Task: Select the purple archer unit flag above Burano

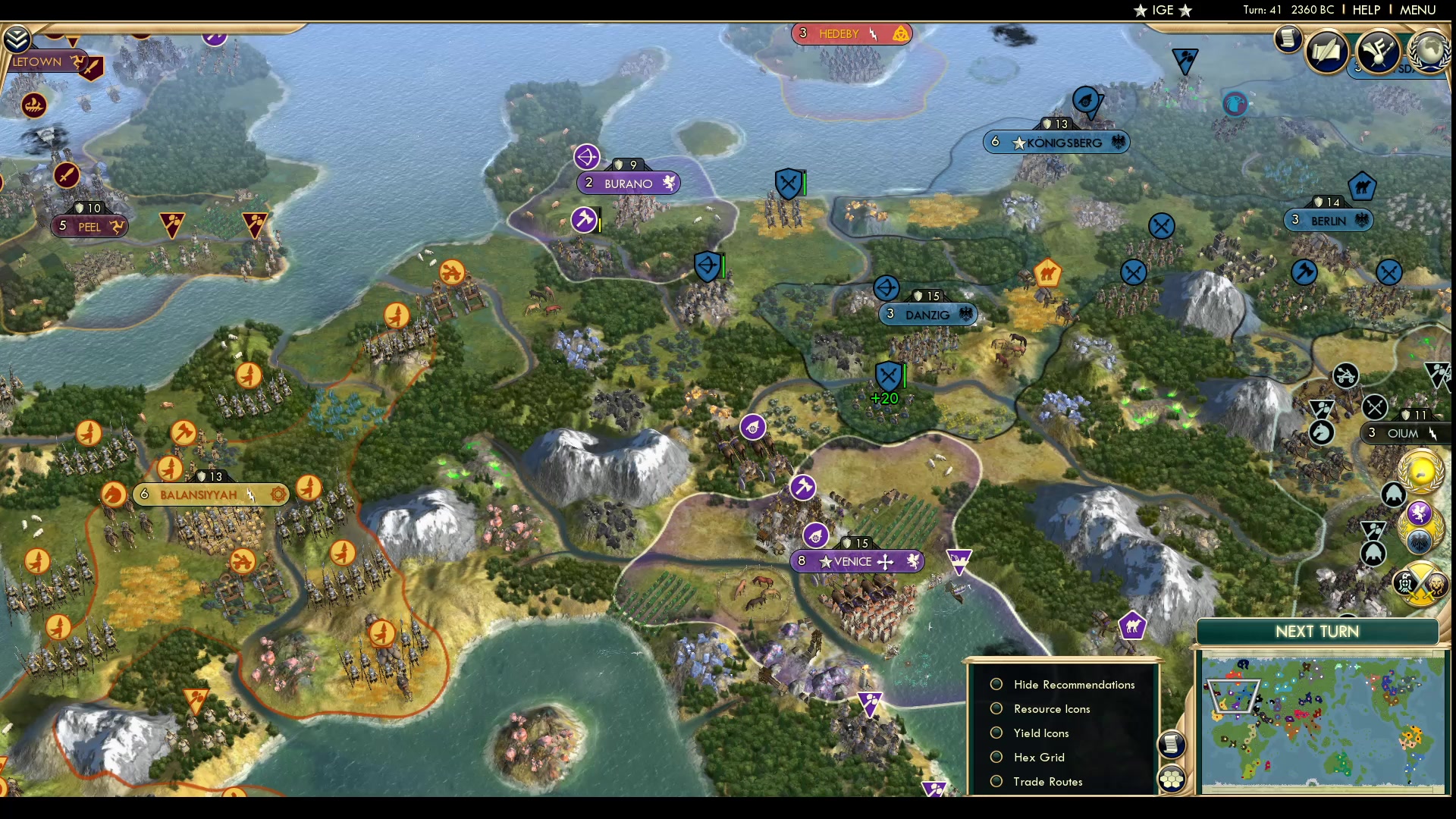Action: coord(588,156)
